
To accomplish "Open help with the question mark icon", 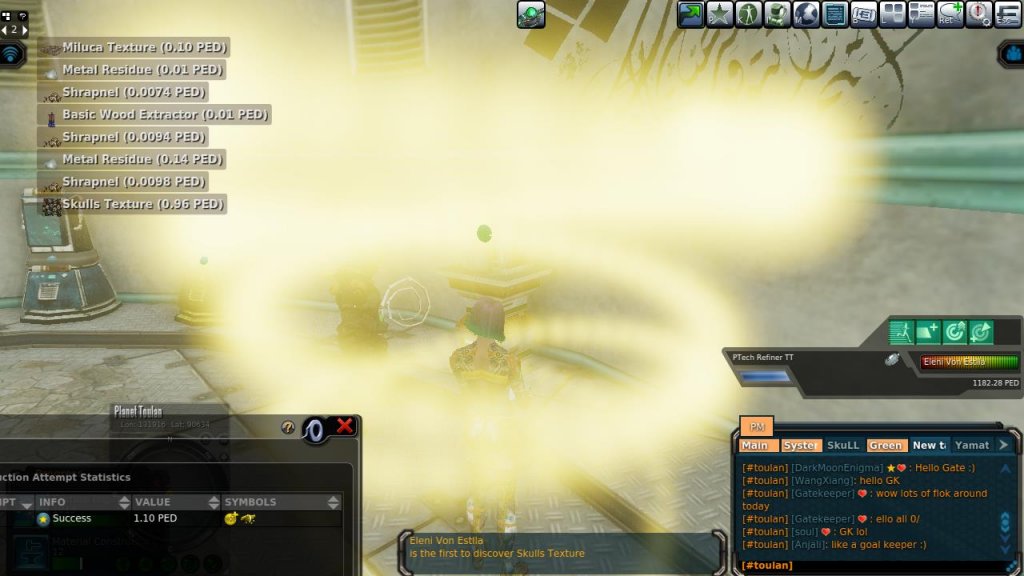I will [288, 427].
